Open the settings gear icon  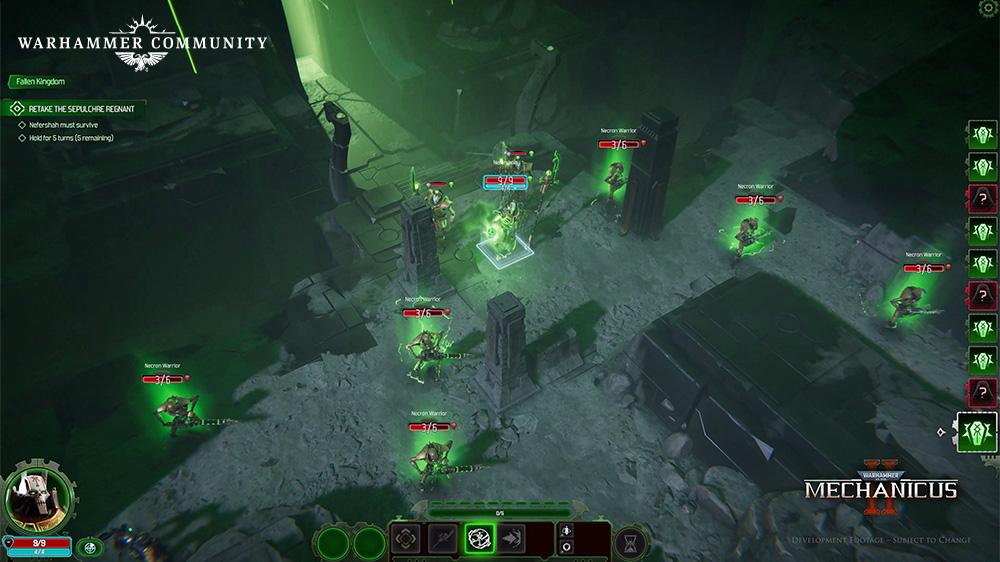click(990, 8)
